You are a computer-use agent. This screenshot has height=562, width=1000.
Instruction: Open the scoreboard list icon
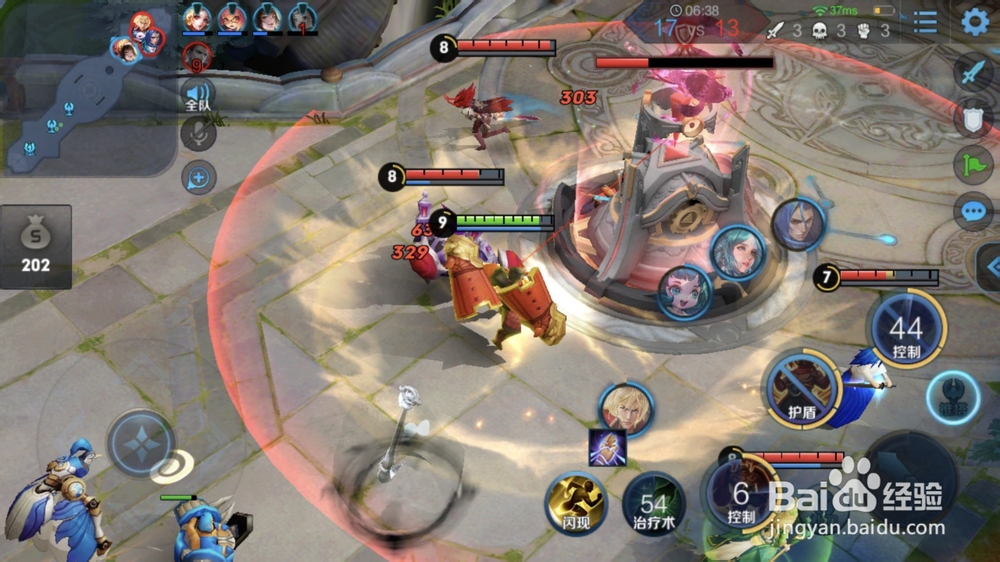(926, 22)
